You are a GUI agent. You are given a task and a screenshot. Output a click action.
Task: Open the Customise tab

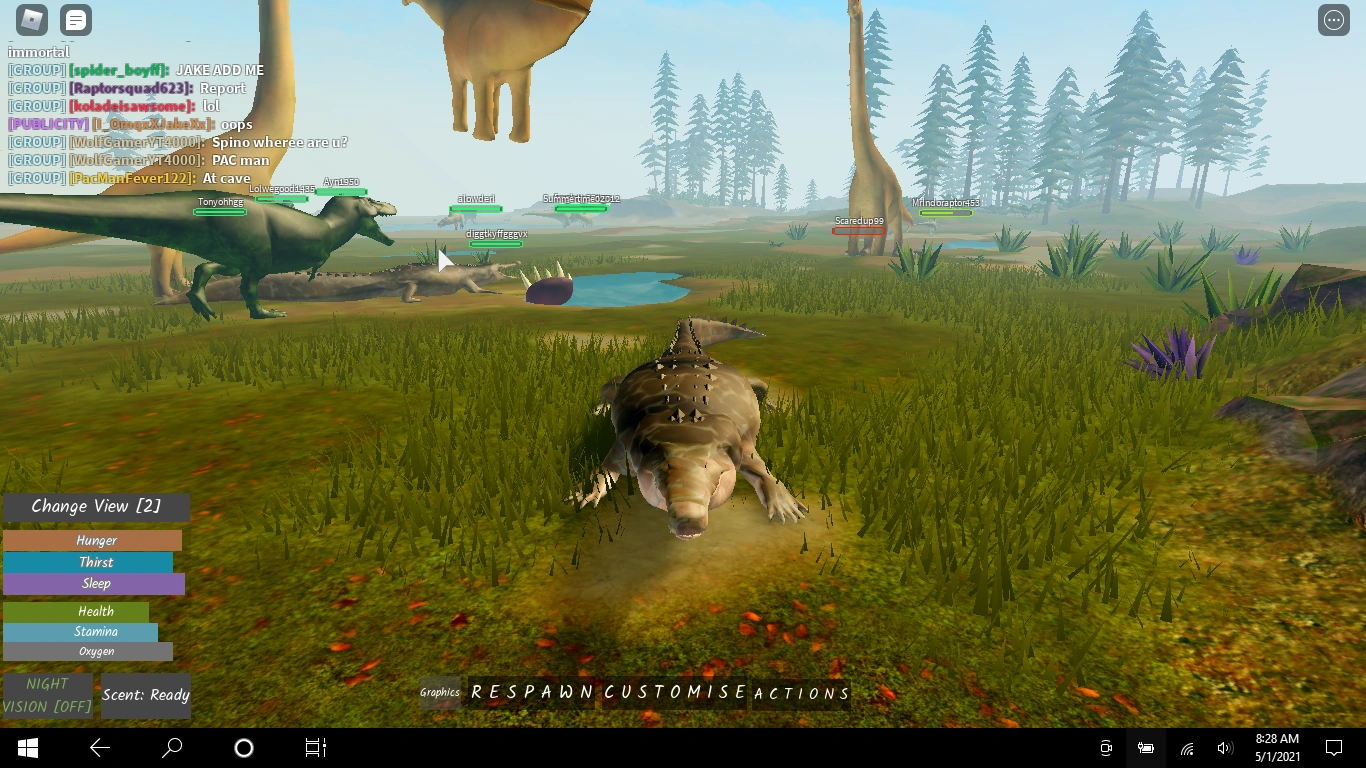click(673, 691)
